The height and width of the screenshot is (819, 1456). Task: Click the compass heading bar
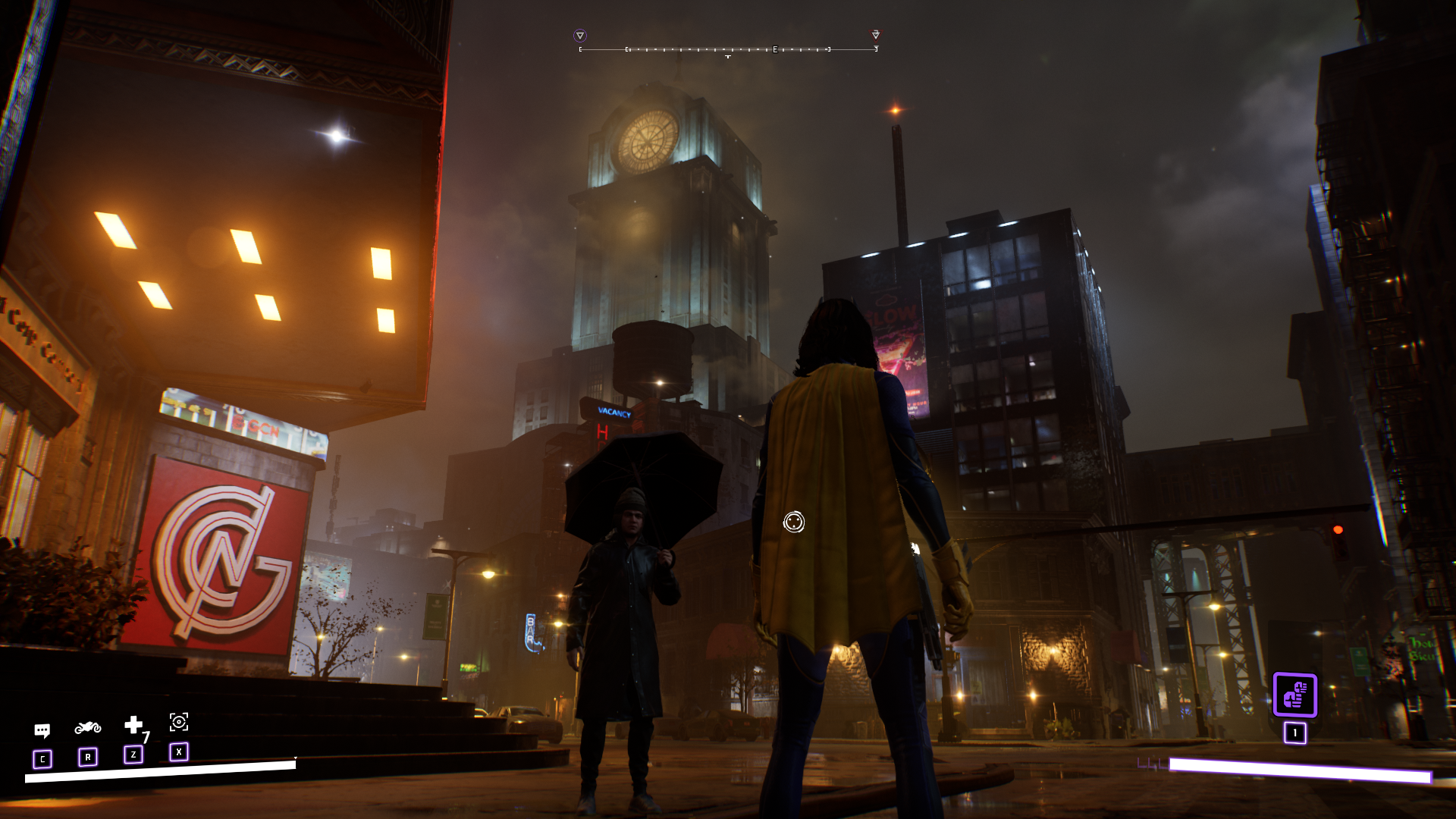click(728, 49)
